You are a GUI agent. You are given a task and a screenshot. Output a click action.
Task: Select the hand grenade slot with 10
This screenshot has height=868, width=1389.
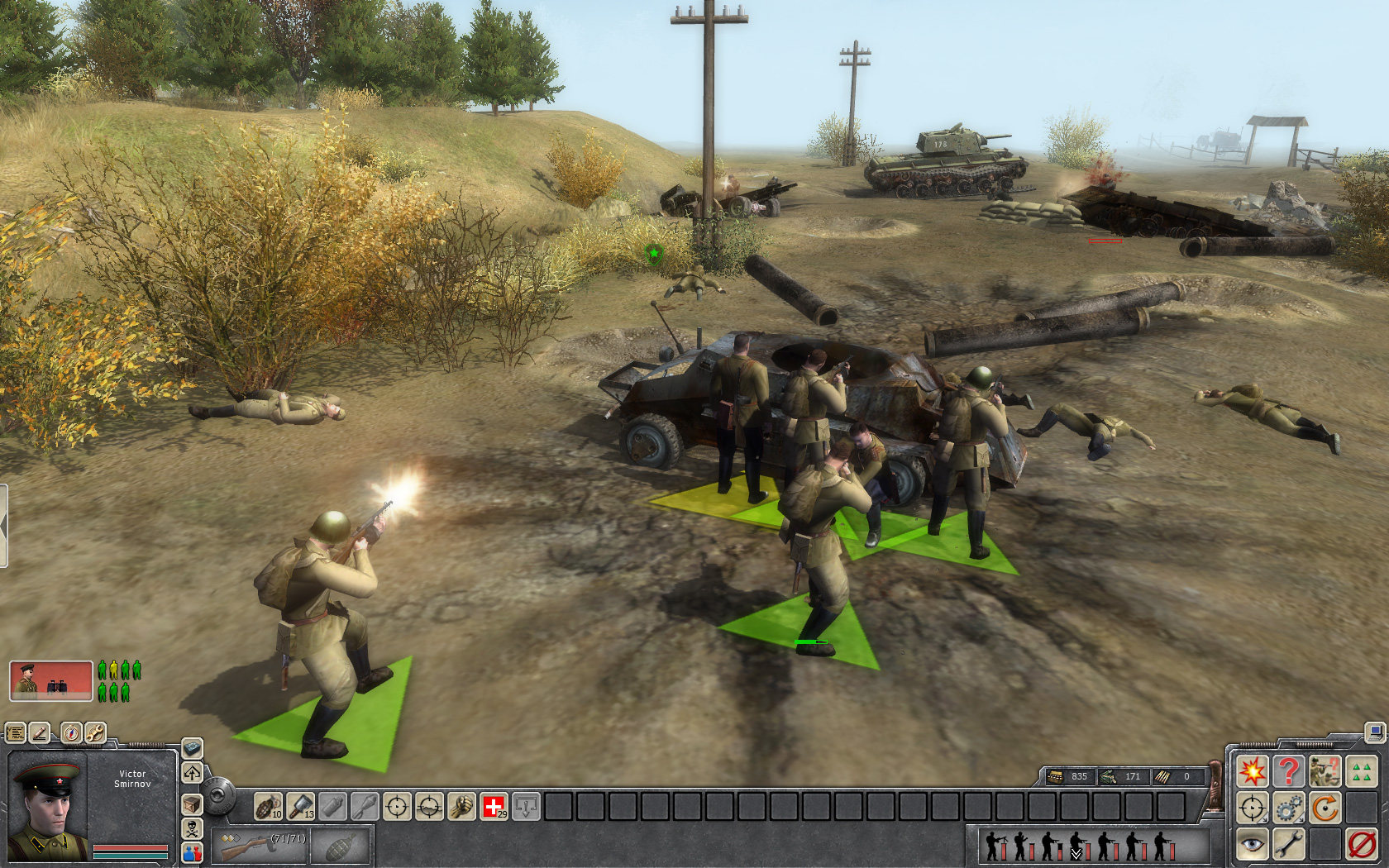click(x=268, y=806)
